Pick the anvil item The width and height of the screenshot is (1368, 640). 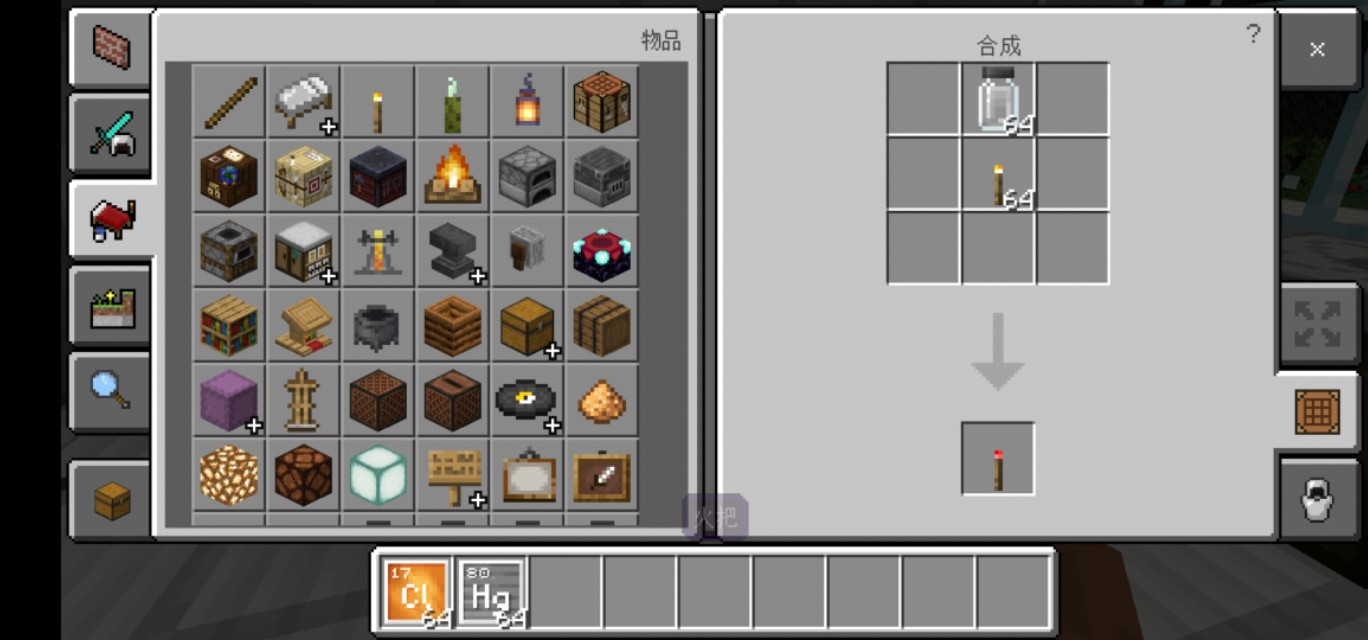453,249
